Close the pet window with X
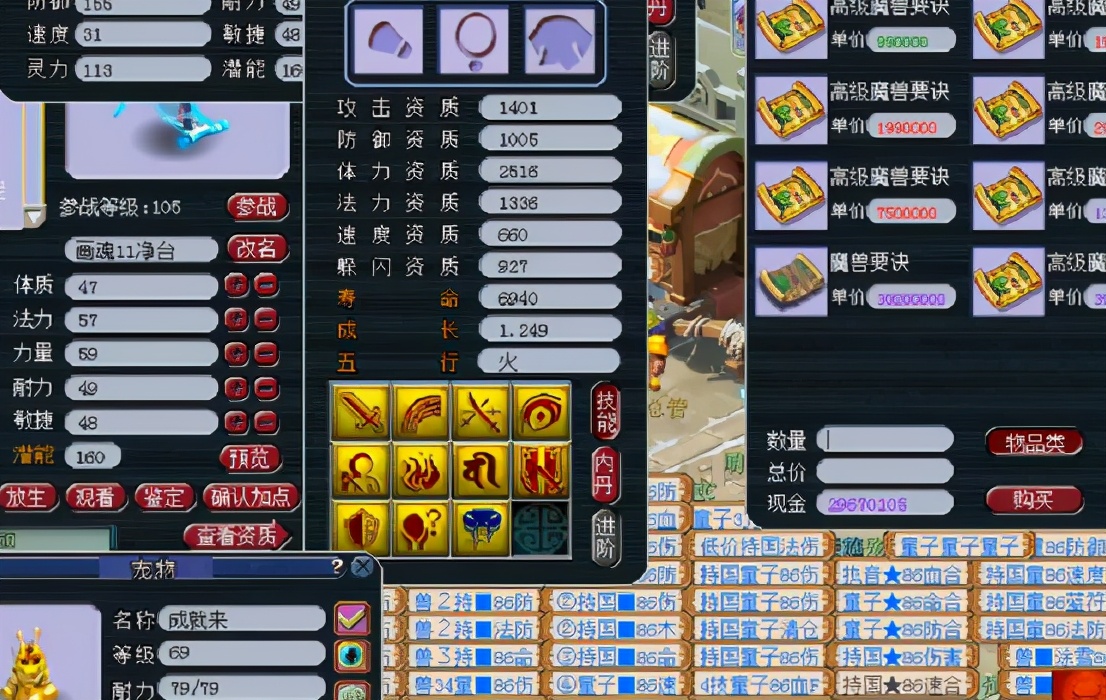 pos(362,568)
